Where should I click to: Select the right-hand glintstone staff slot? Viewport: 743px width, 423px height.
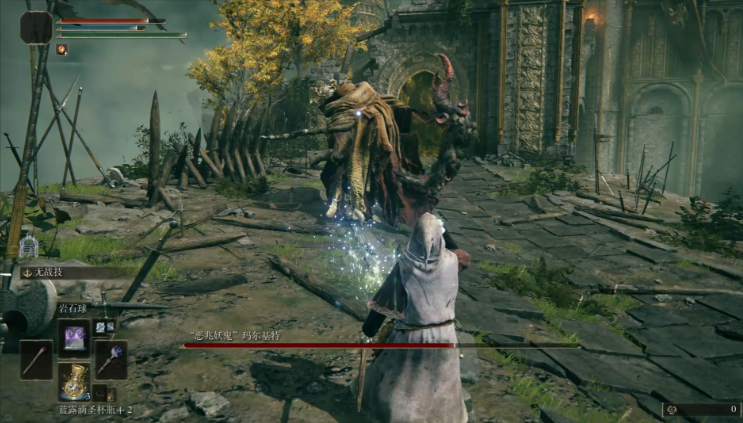[x=110, y=359]
